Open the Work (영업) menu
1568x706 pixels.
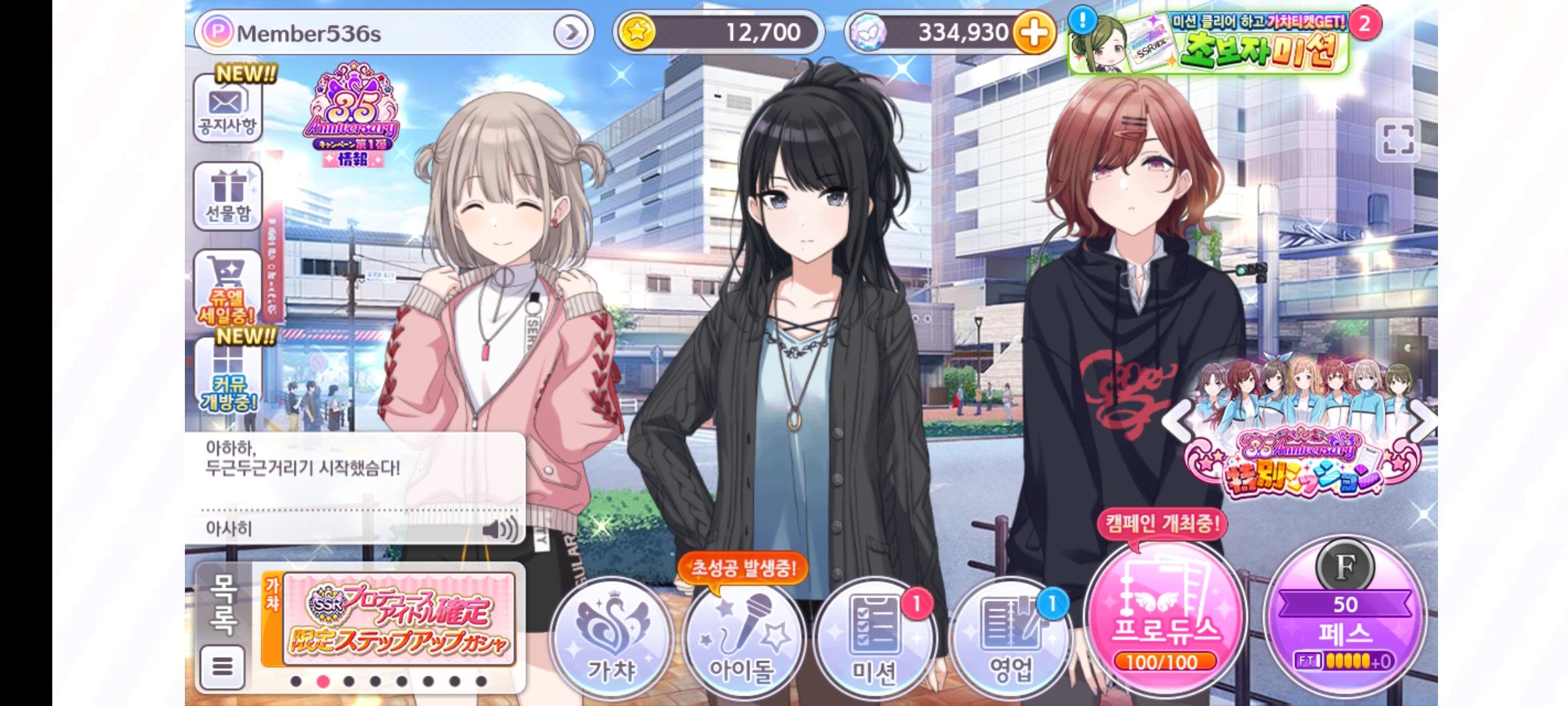[1010, 637]
